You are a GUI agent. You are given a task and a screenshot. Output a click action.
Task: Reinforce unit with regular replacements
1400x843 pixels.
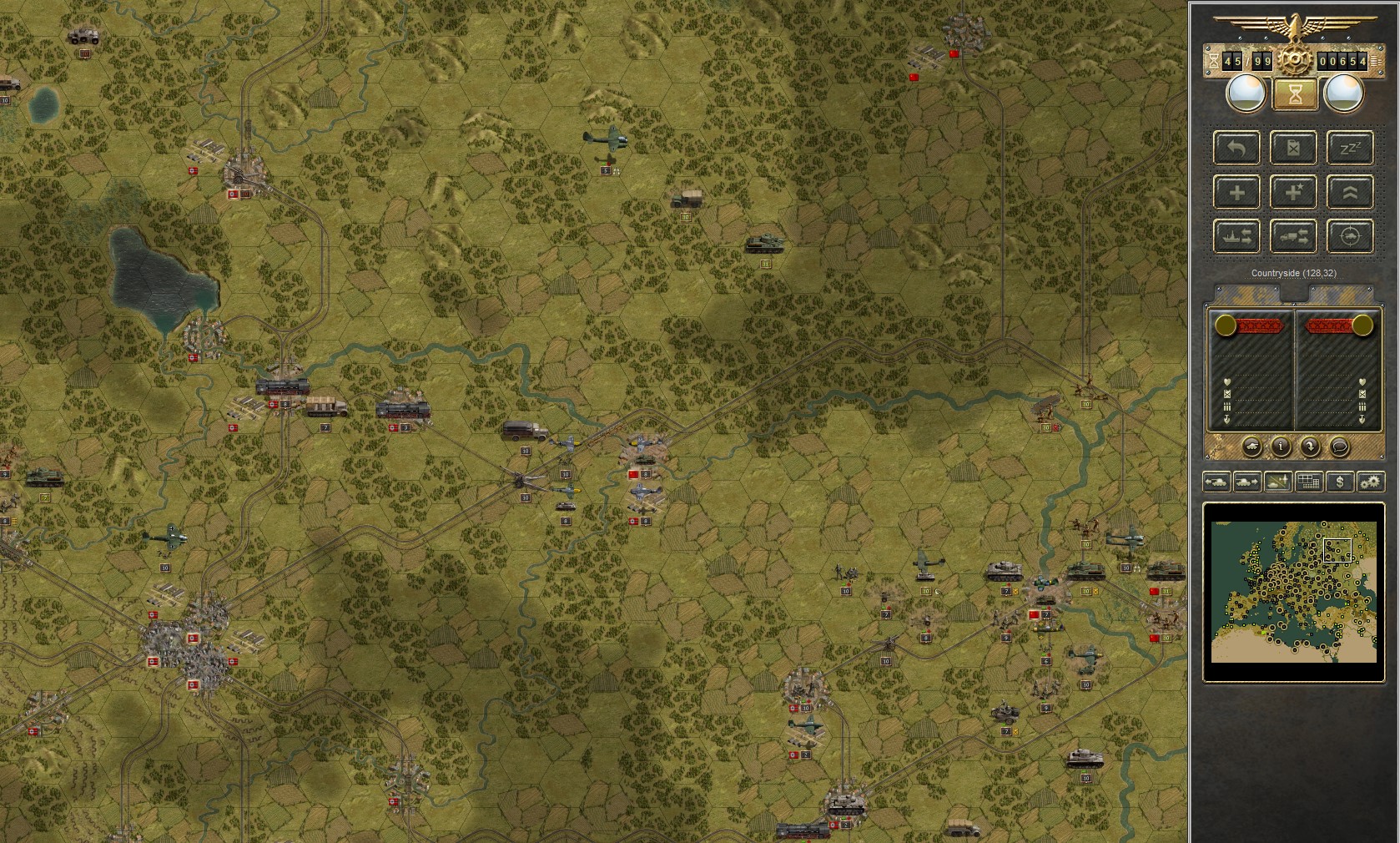click(1236, 192)
